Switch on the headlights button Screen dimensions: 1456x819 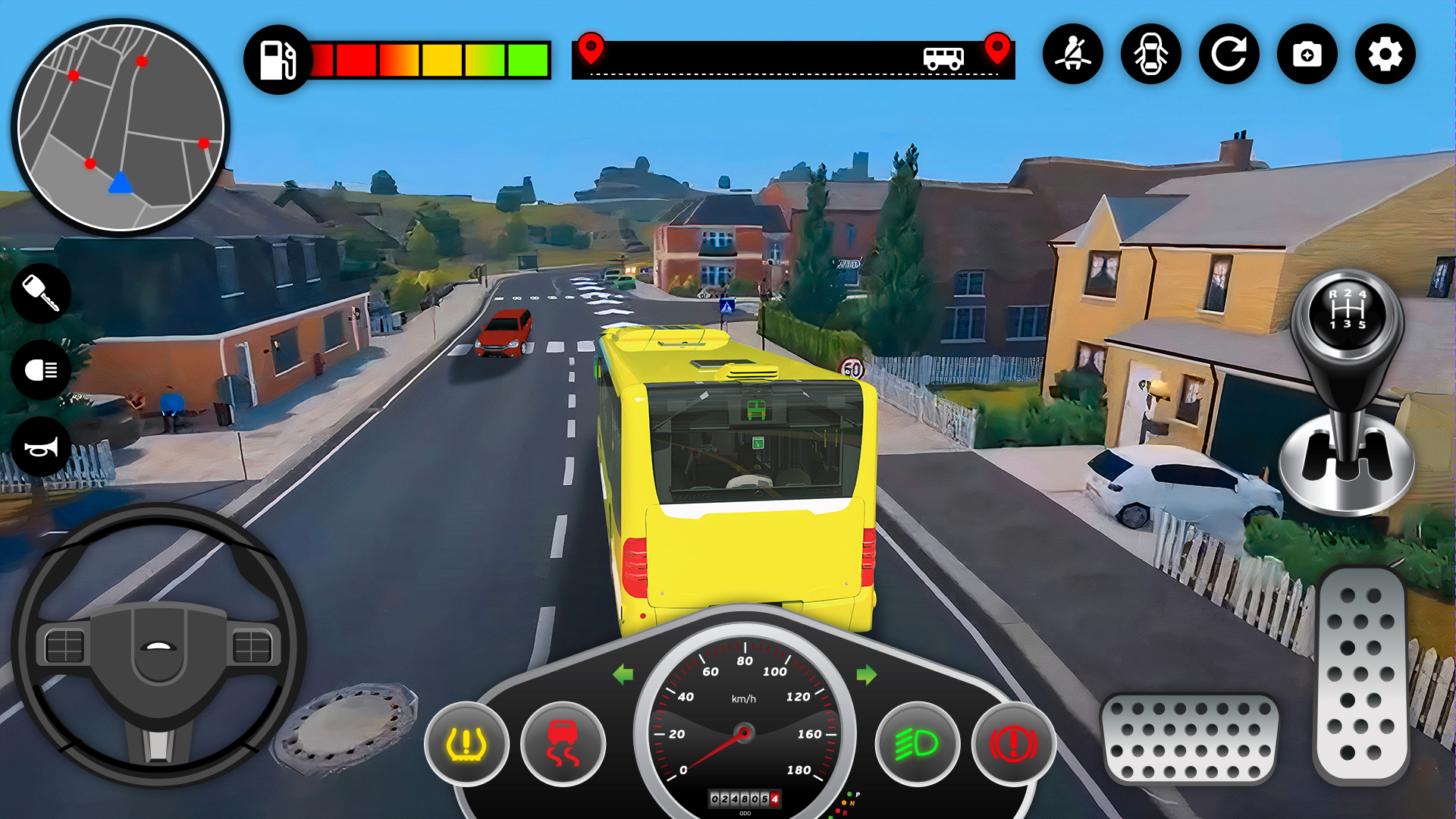pyautogui.click(x=41, y=370)
